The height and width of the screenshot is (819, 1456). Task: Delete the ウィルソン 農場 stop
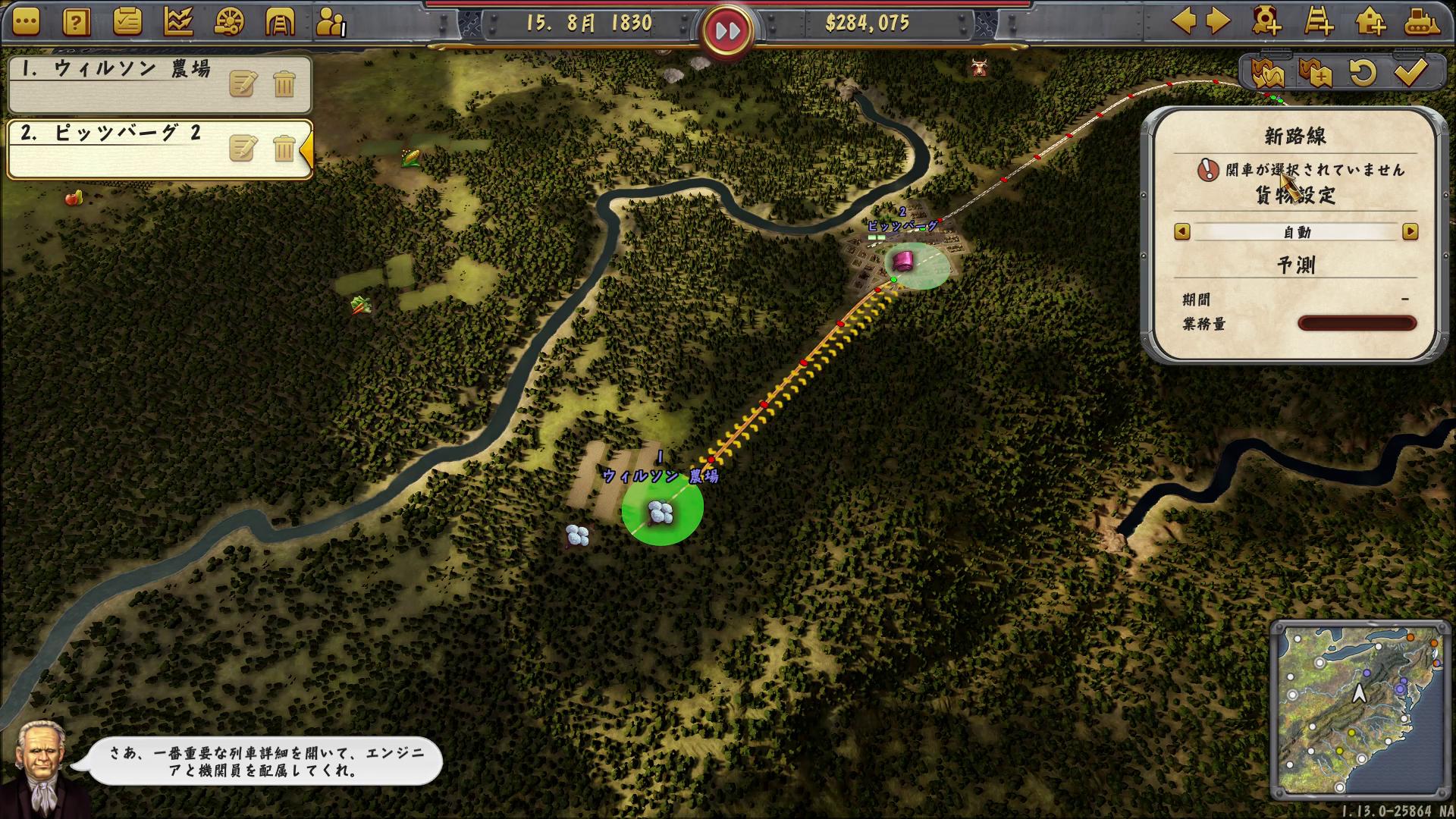pos(284,83)
